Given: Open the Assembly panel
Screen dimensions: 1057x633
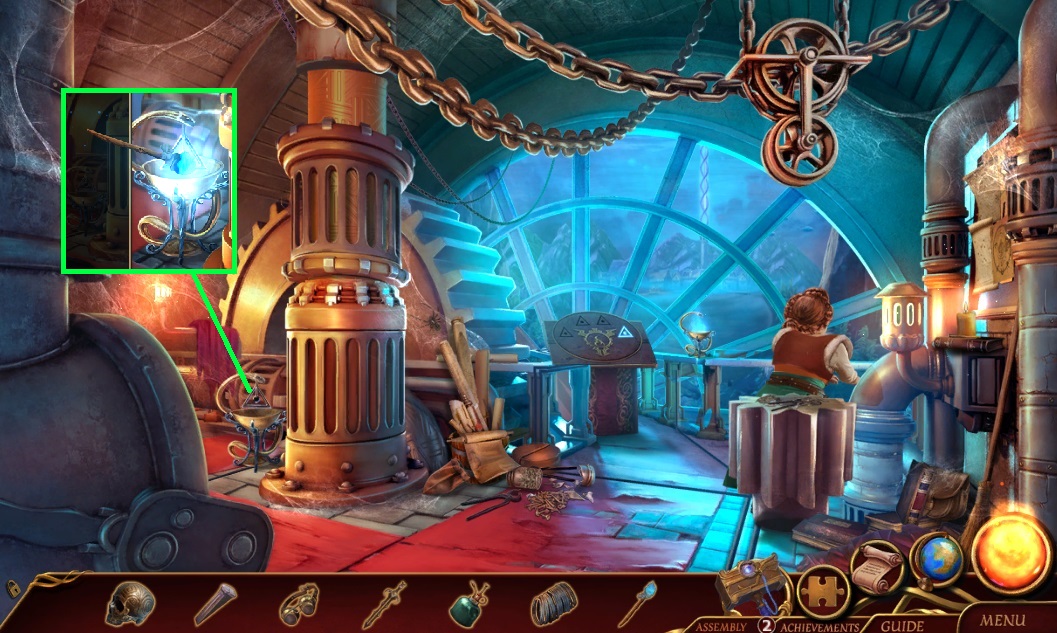Looking at the screenshot, I should pos(719,626).
